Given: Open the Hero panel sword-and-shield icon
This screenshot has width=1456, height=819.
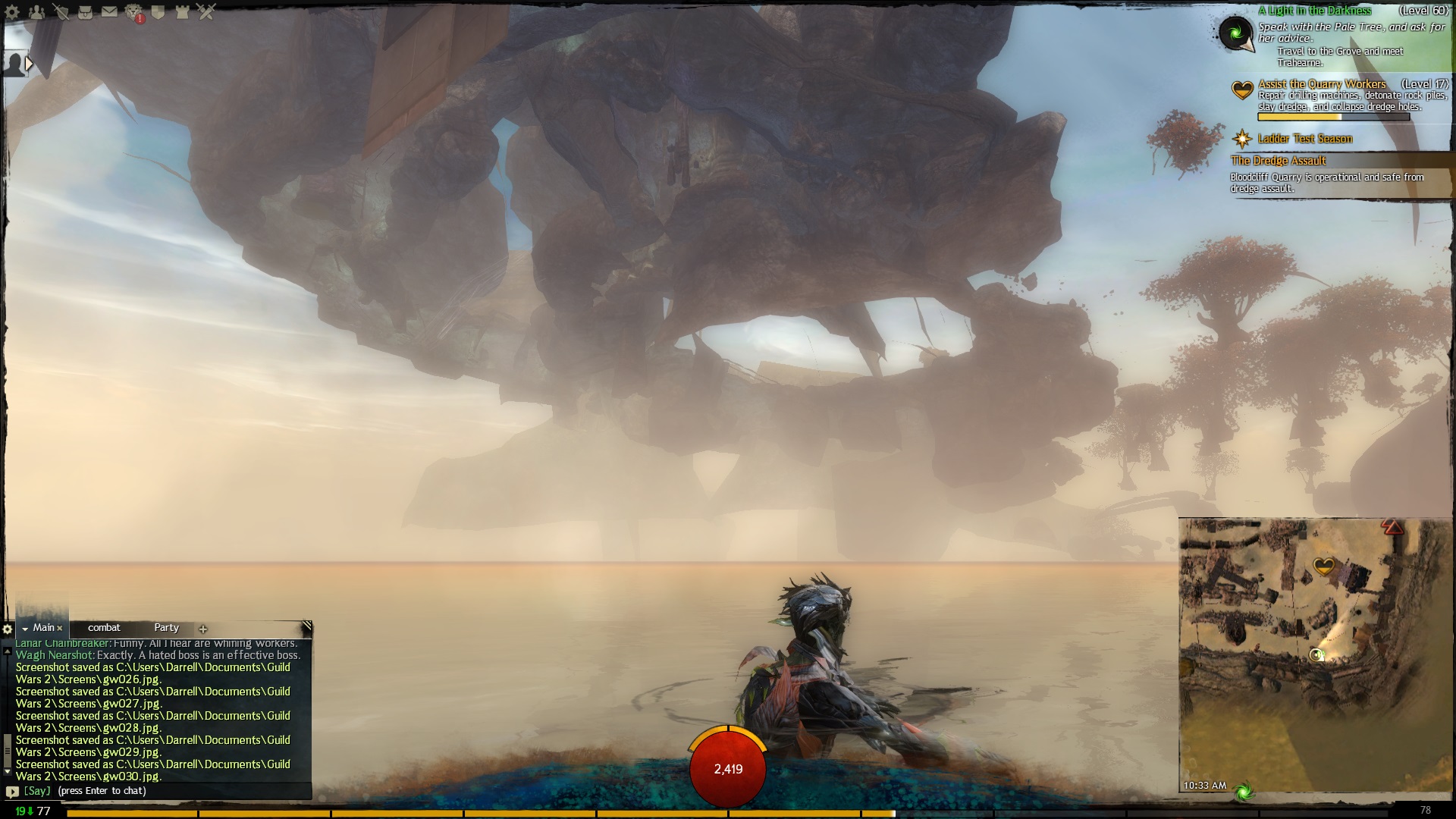Looking at the screenshot, I should pos(61,12).
